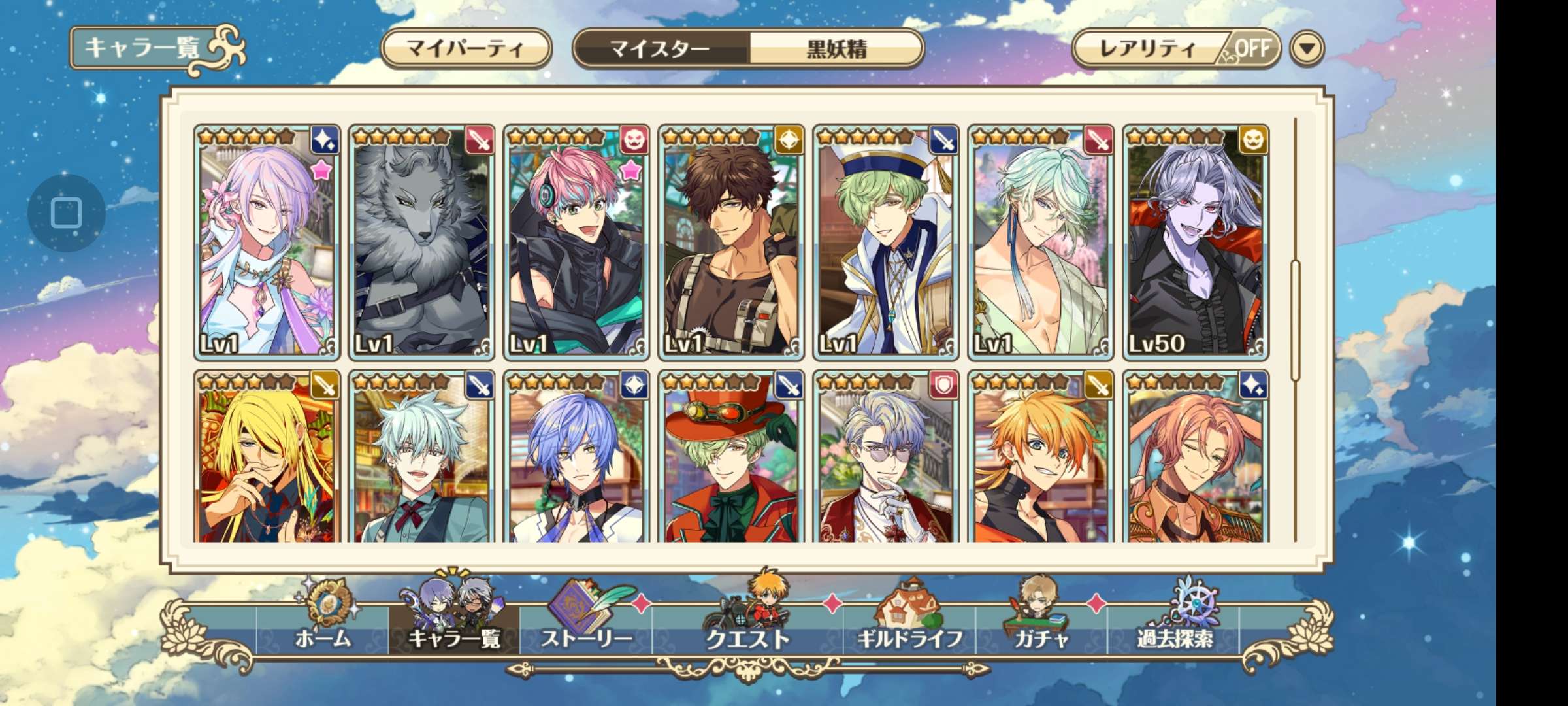Select the brown-haired muscular character card
Screen dimensions: 1568x706
(x=731, y=243)
